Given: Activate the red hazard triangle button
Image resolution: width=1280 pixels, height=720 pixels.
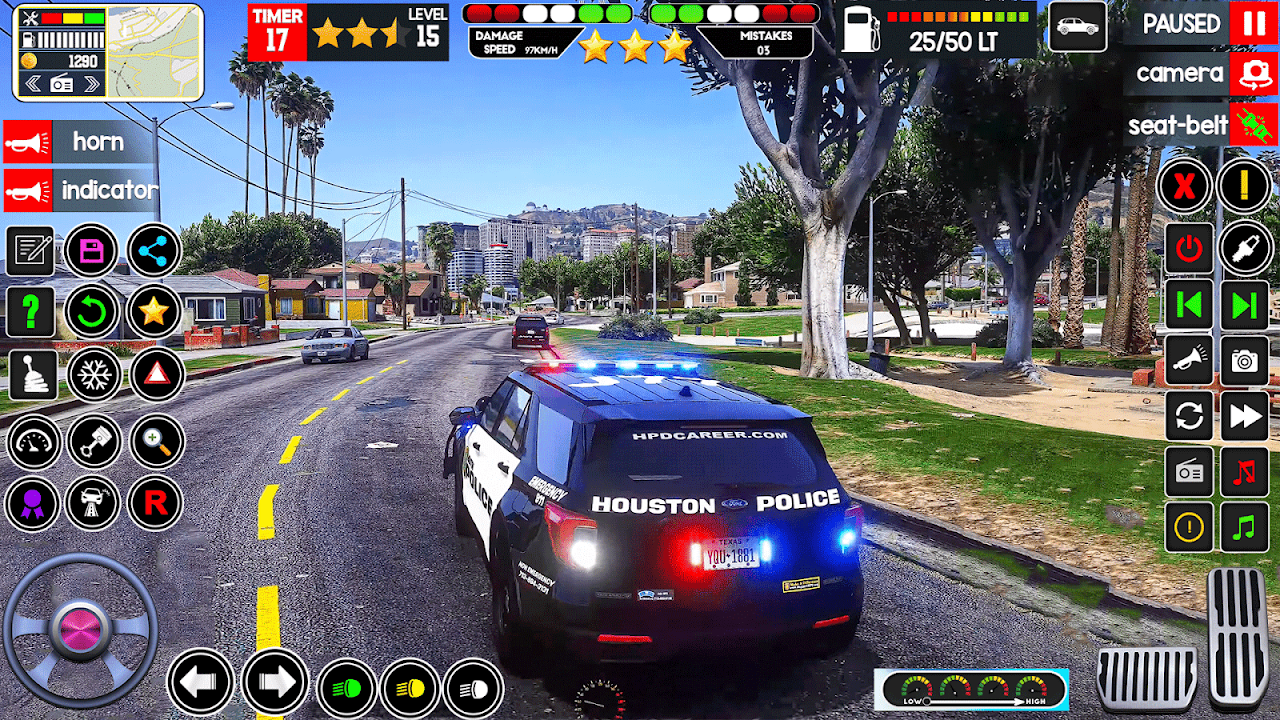Looking at the screenshot, I should (156, 375).
